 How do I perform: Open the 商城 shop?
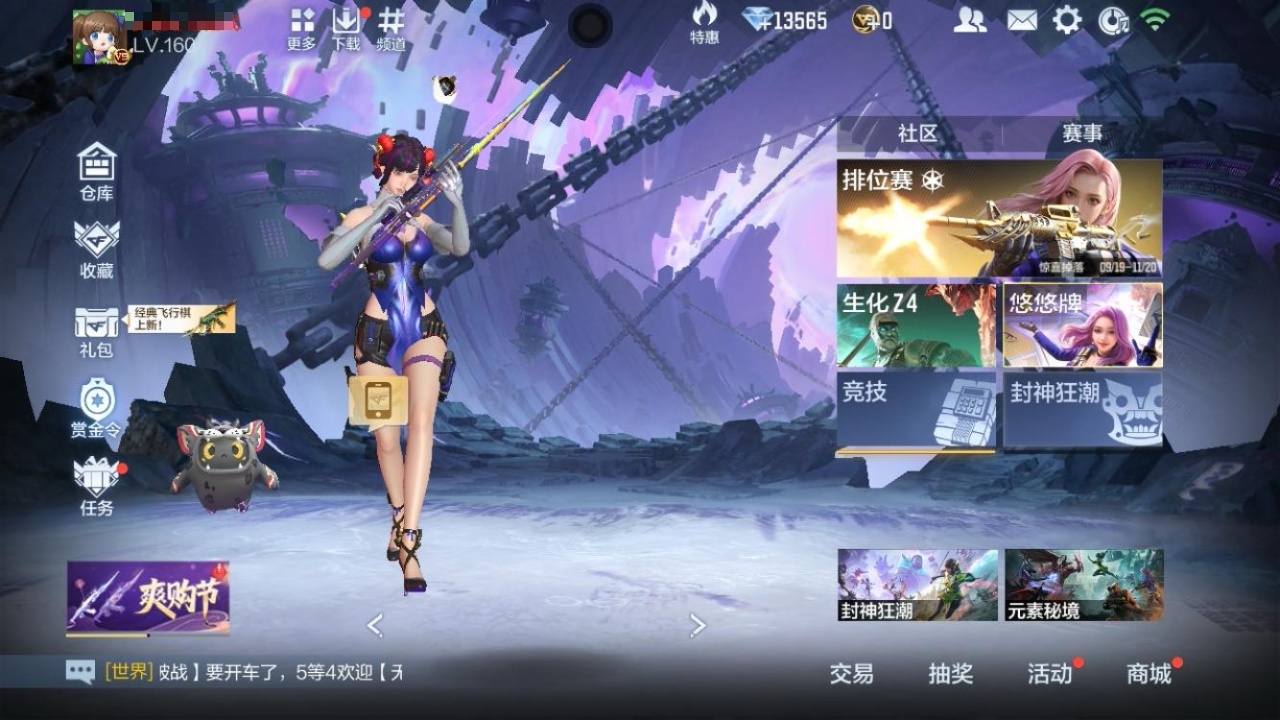[1149, 674]
